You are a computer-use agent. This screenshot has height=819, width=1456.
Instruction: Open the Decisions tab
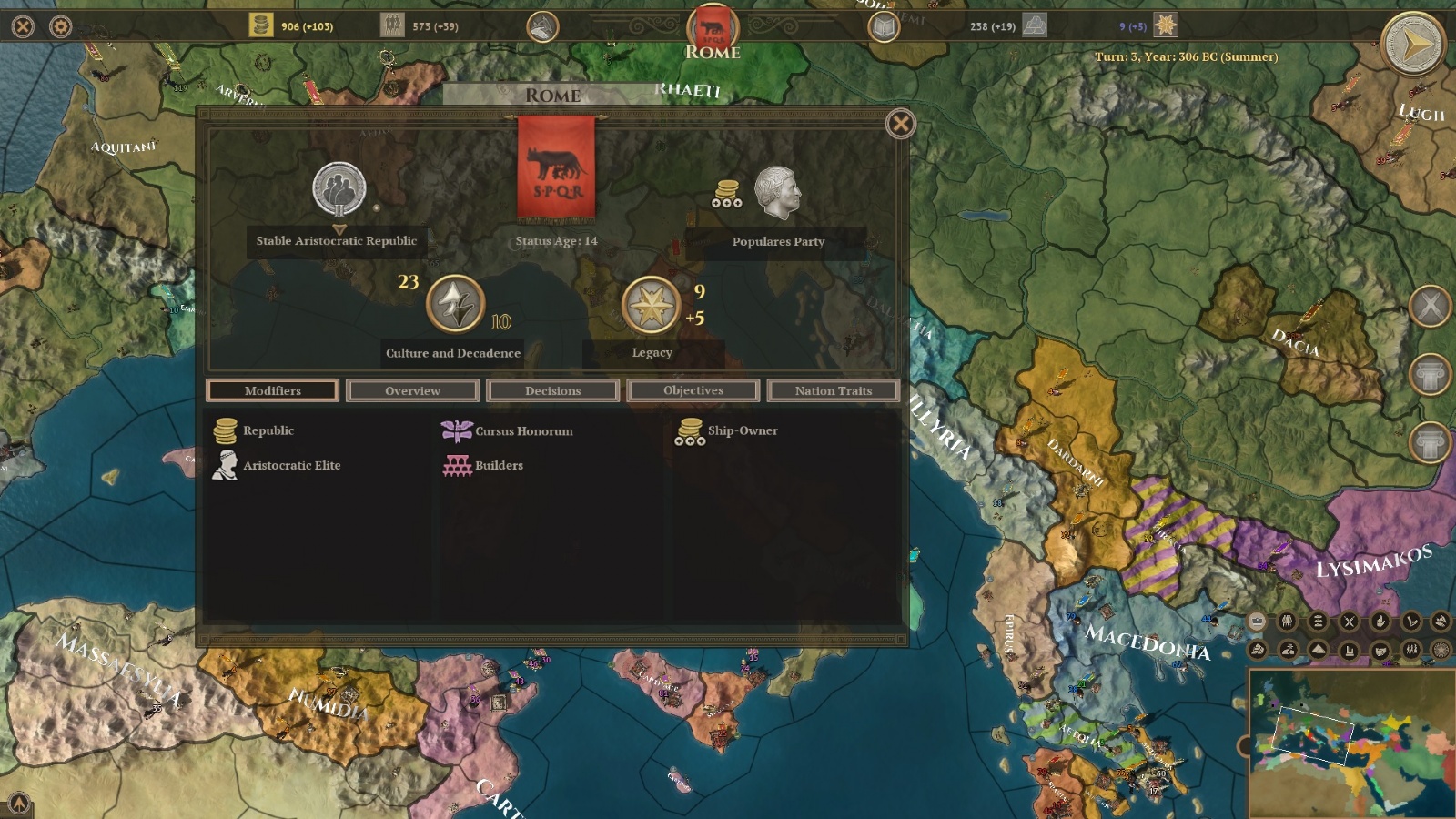pos(552,390)
